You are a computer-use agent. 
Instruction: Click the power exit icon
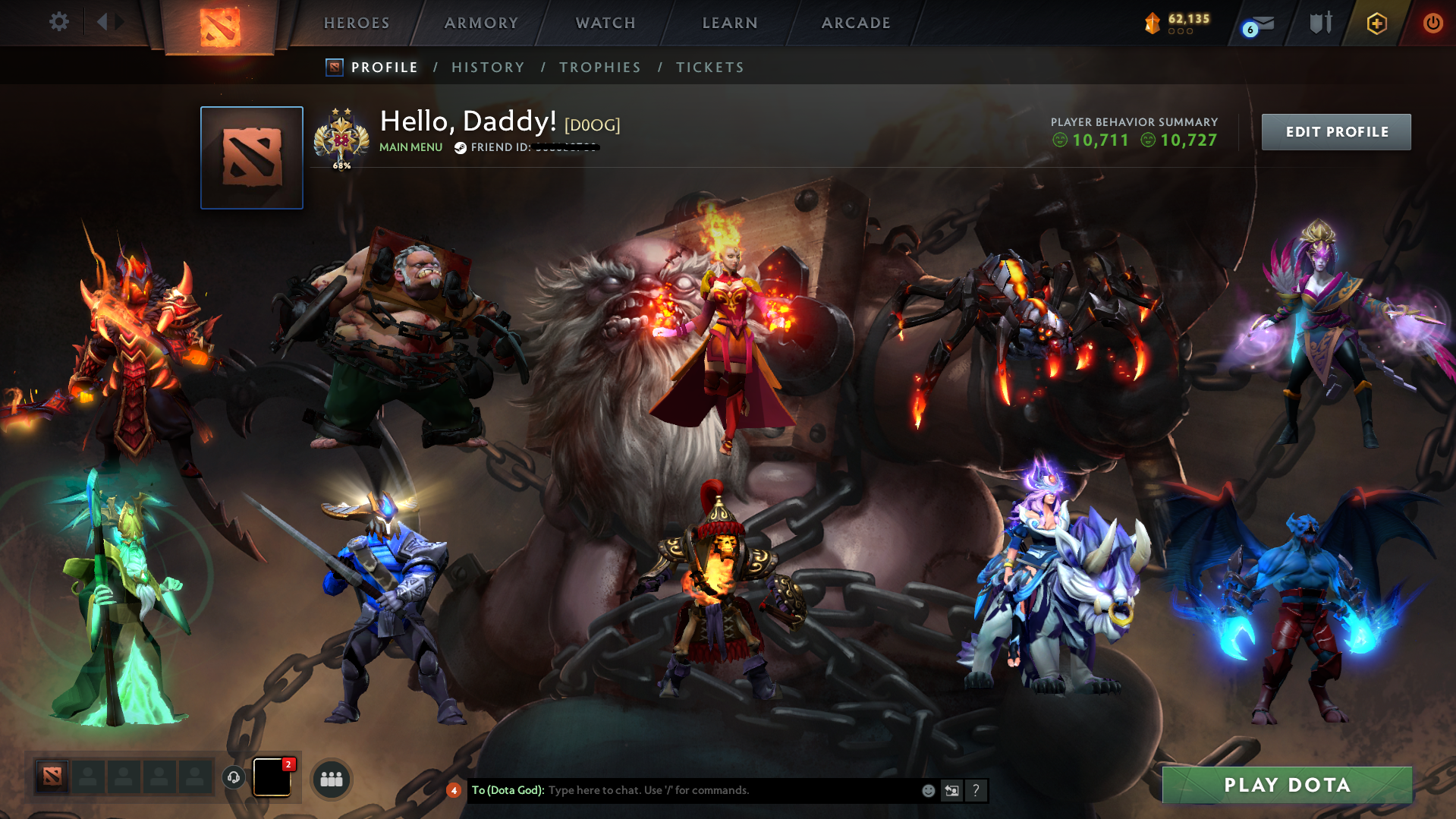[1432, 23]
